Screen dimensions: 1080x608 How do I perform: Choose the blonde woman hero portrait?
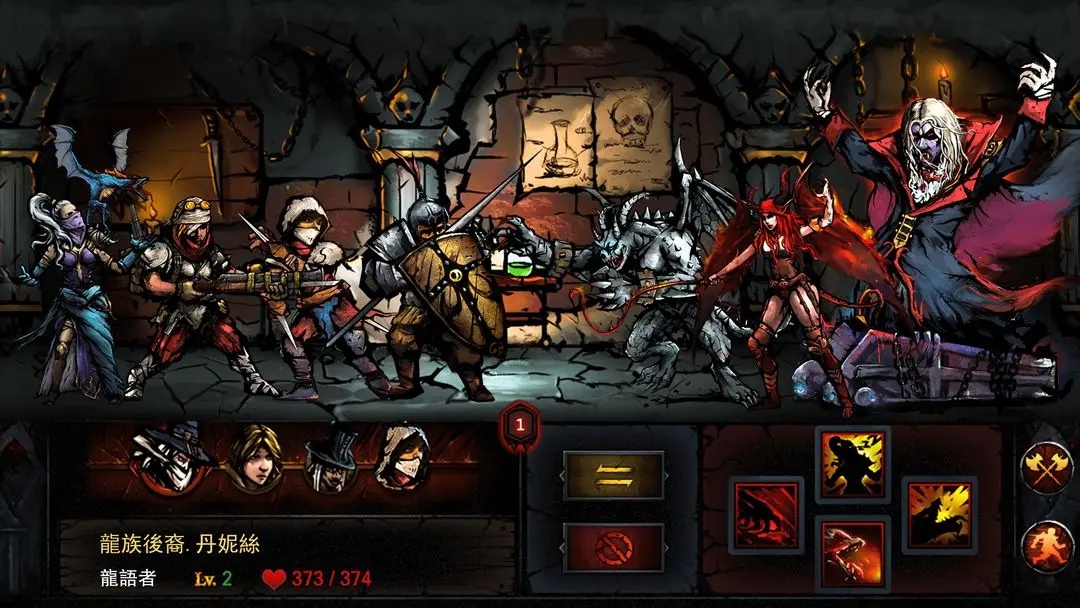coord(252,460)
